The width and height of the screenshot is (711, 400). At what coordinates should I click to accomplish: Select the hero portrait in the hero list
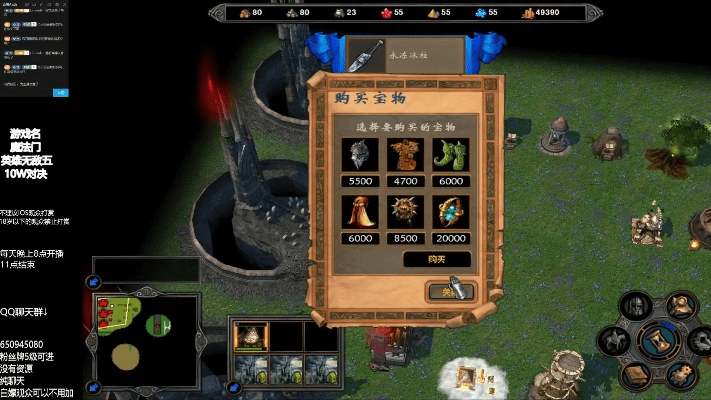pyautogui.click(x=250, y=337)
